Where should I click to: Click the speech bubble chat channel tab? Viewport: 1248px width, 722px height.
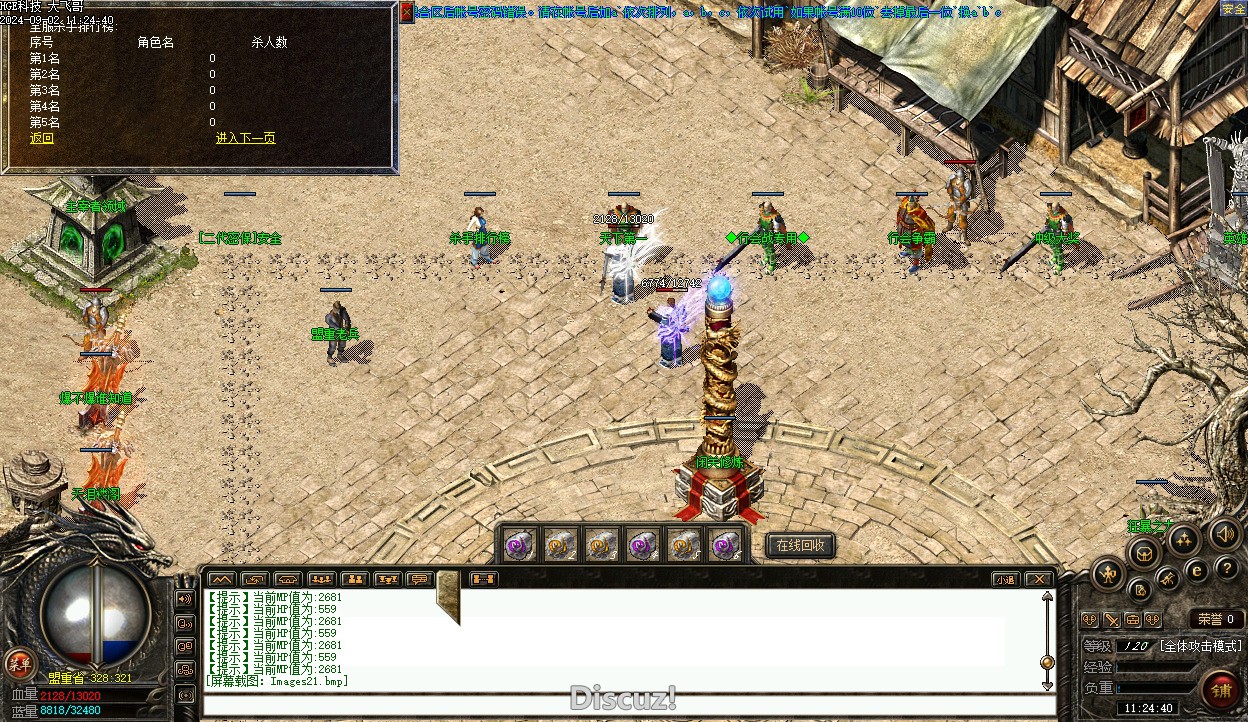coord(419,579)
